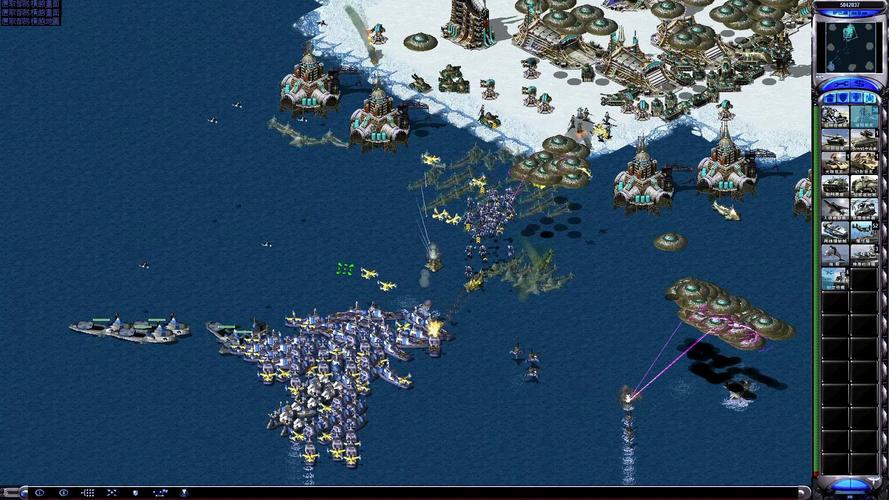Click the radar minimap
Screen dimensions: 889x500
(x=849, y=46)
